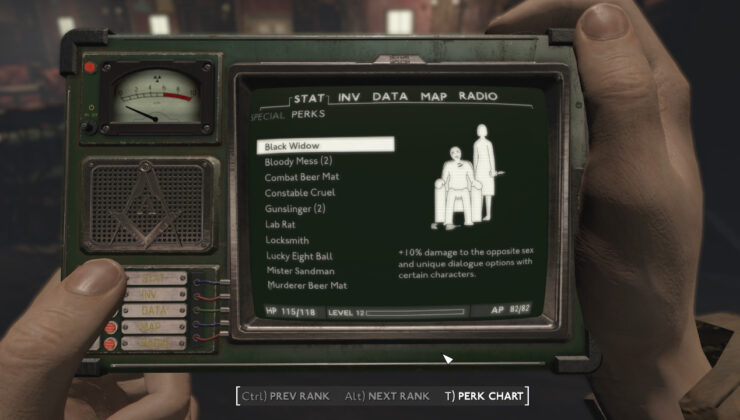
Task: Open the PERK CHART
Action: pos(484,396)
